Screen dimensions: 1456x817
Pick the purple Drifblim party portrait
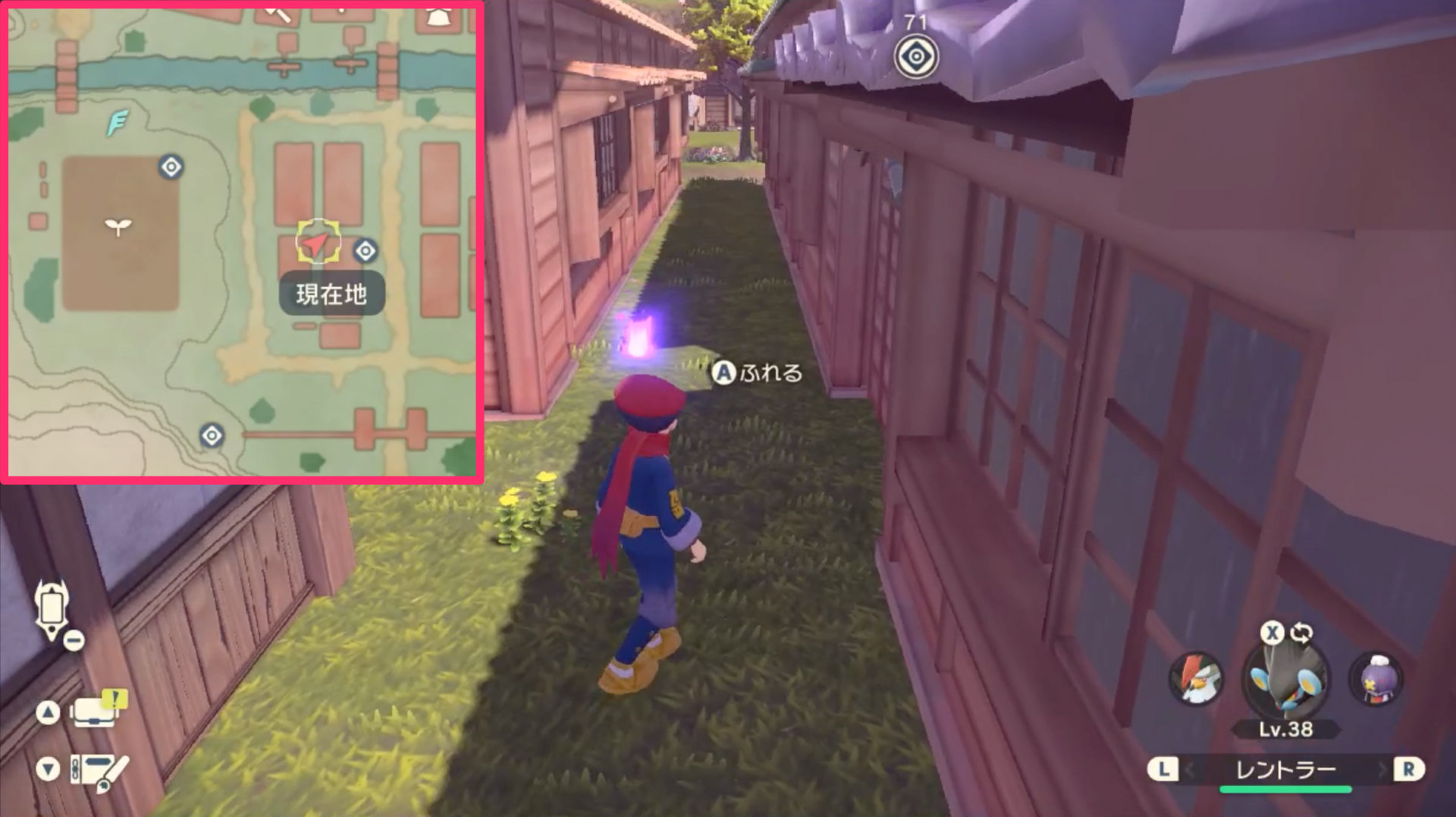point(1376,679)
